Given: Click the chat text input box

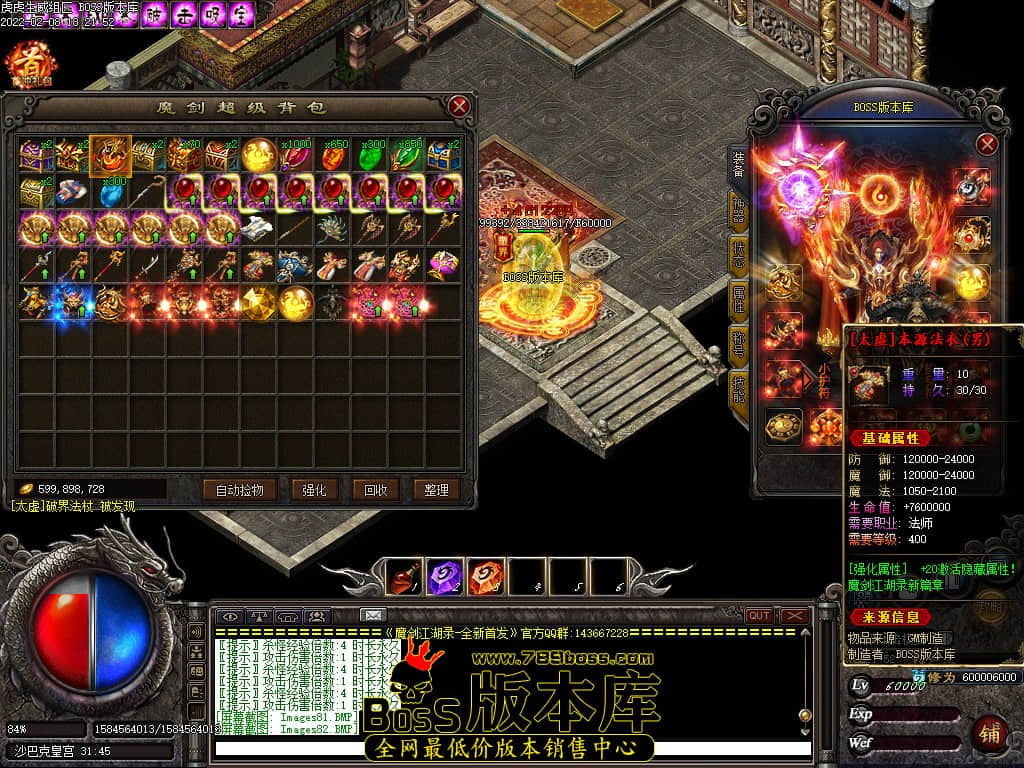Looking at the screenshot, I should coord(510,749).
